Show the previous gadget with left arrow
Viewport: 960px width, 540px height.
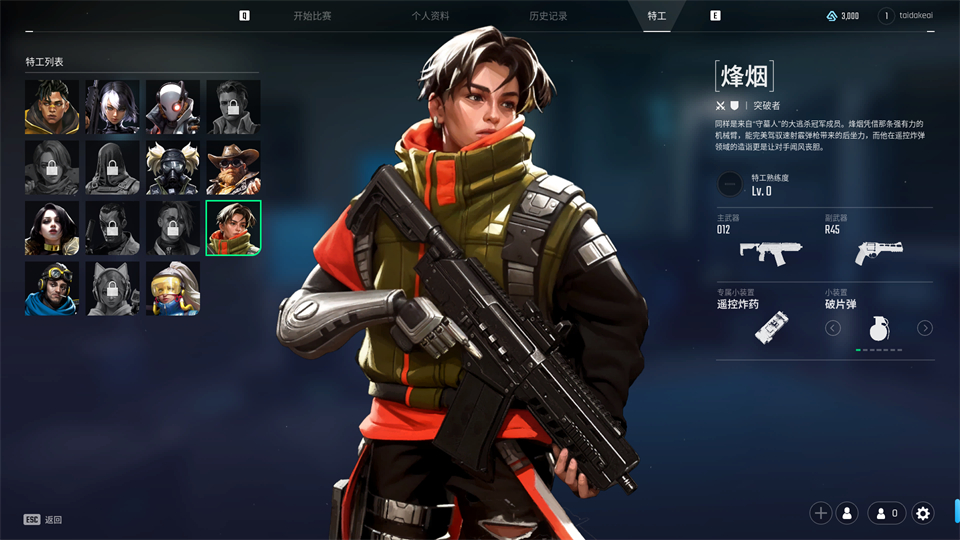point(833,328)
